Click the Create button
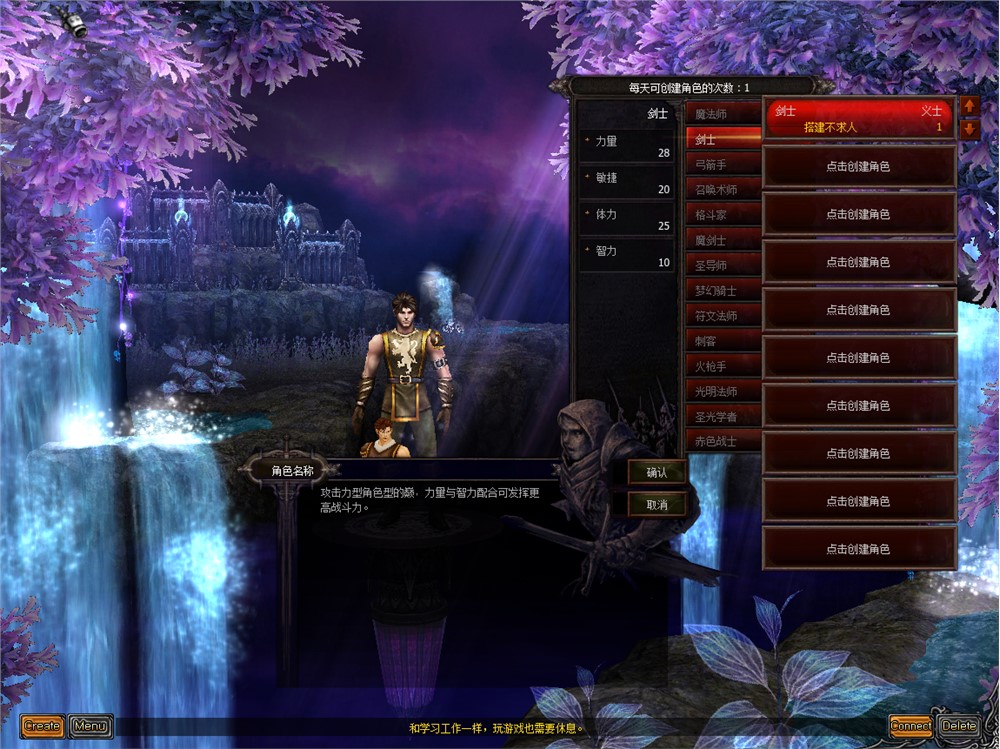Image resolution: width=1000 pixels, height=749 pixels. pos(42,726)
